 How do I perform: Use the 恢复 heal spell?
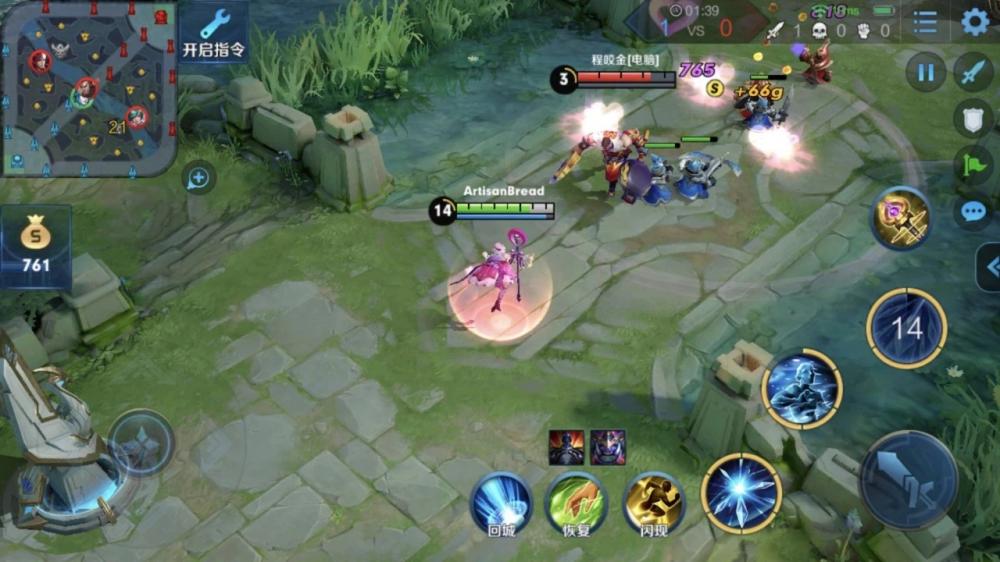576,503
